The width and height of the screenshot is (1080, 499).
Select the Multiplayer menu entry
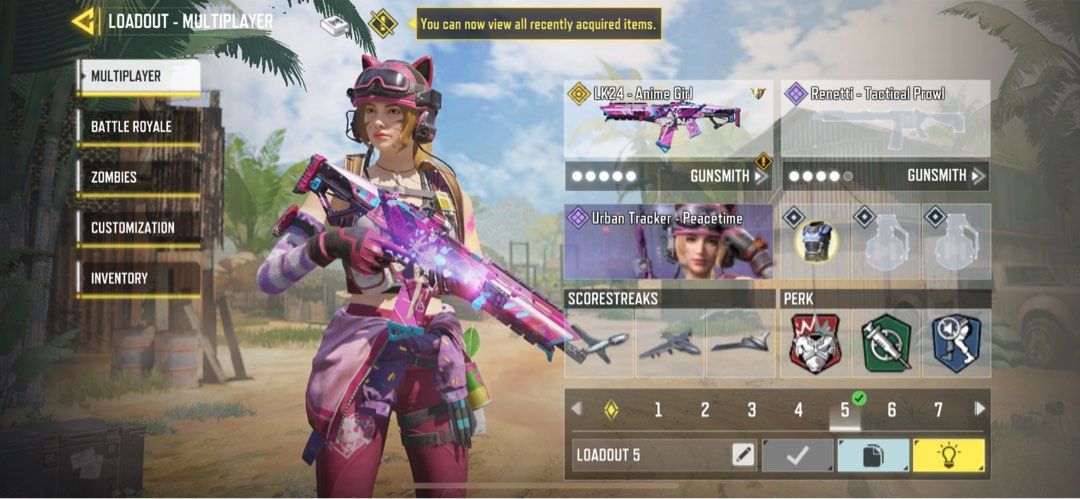pos(138,76)
